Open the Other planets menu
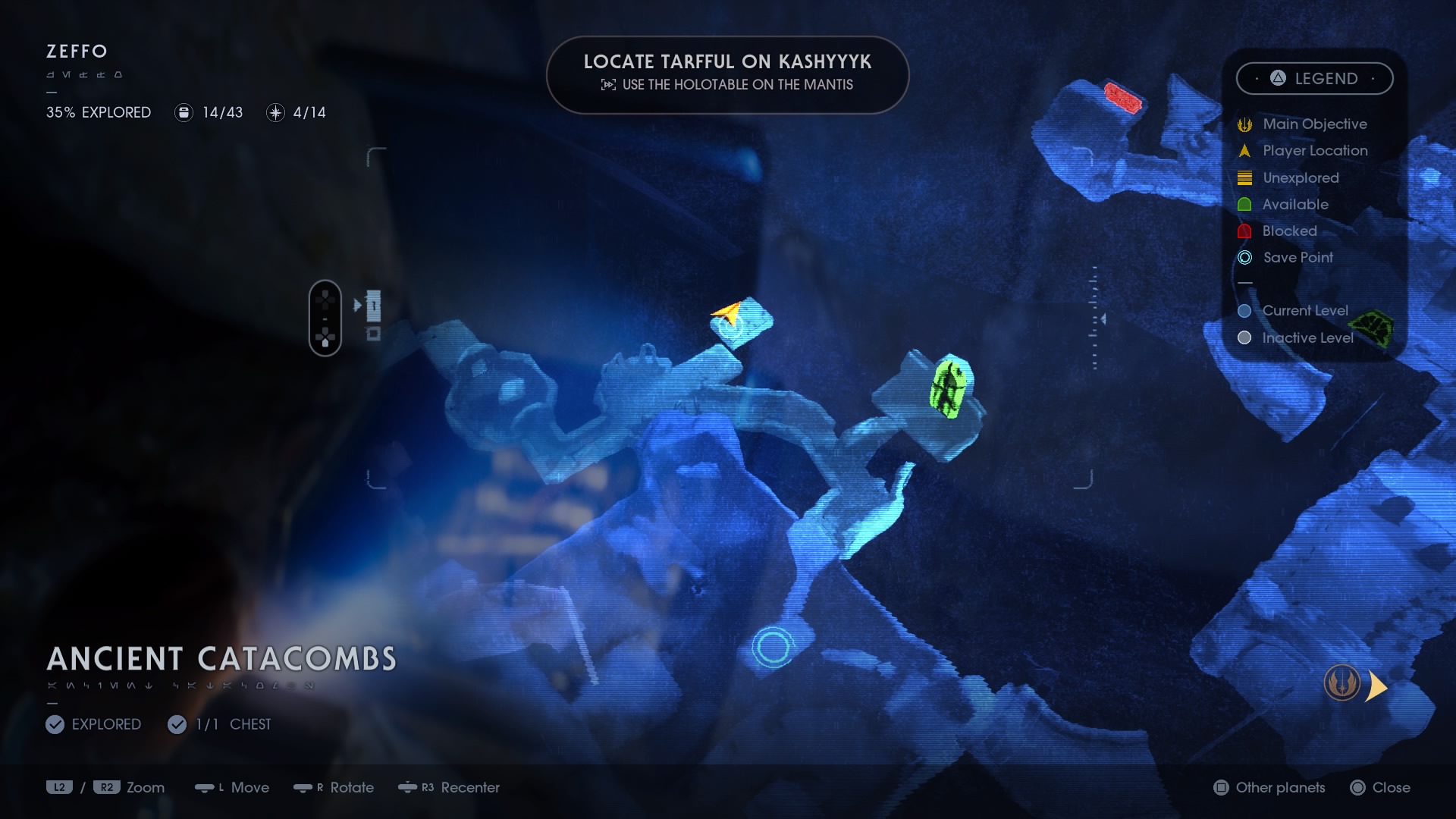 (1269, 788)
